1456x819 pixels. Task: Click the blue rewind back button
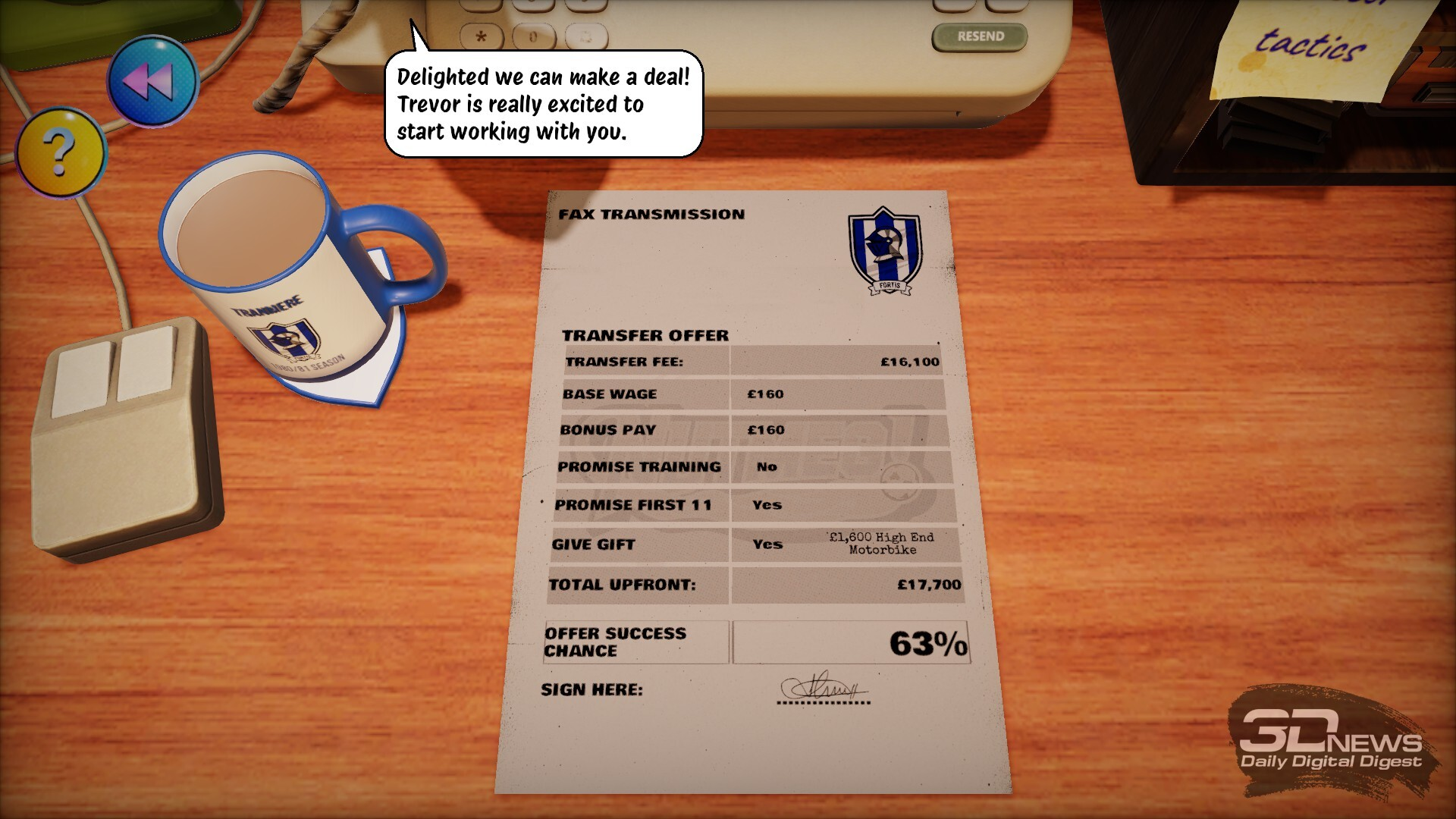152,80
